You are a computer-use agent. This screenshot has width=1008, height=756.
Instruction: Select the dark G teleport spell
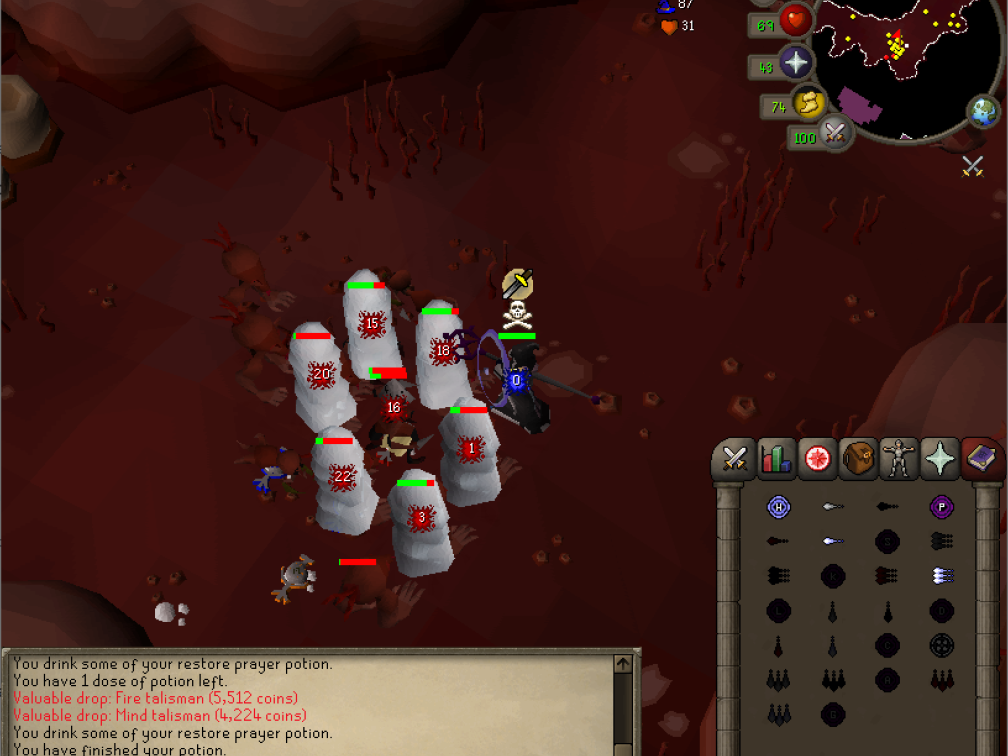[832, 713]
